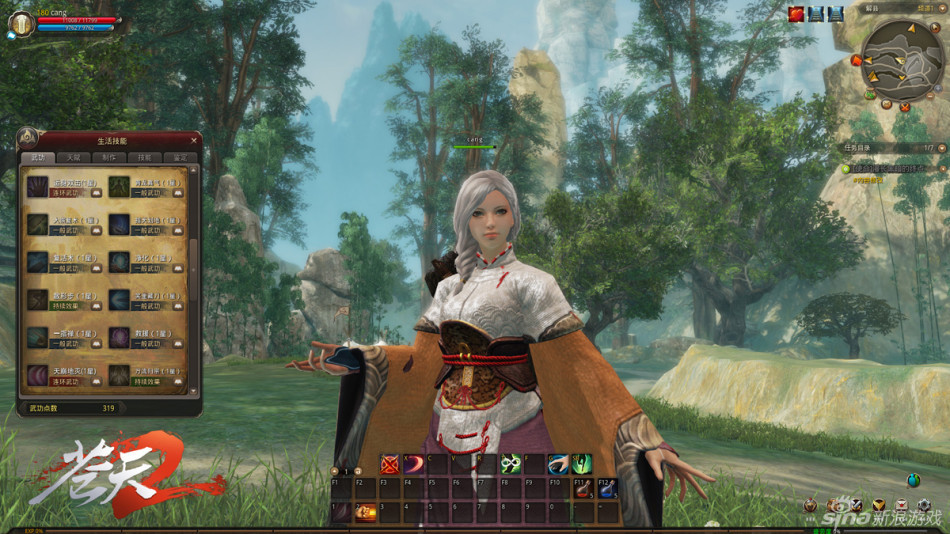Activate the red crossed-swords hotbar skill

(390, 464)
